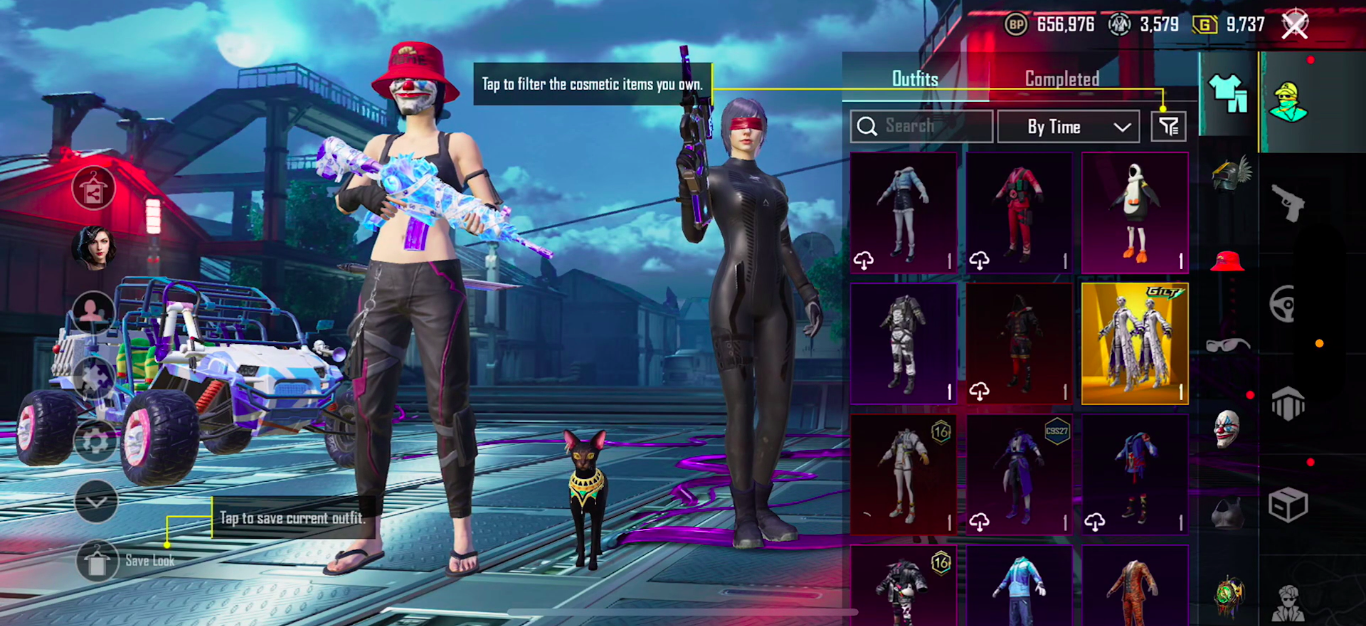This screenshot has width=1366, height=626.
Task: Select the clown mask category
Action: pyautogui.click(x=1228, y=430)
